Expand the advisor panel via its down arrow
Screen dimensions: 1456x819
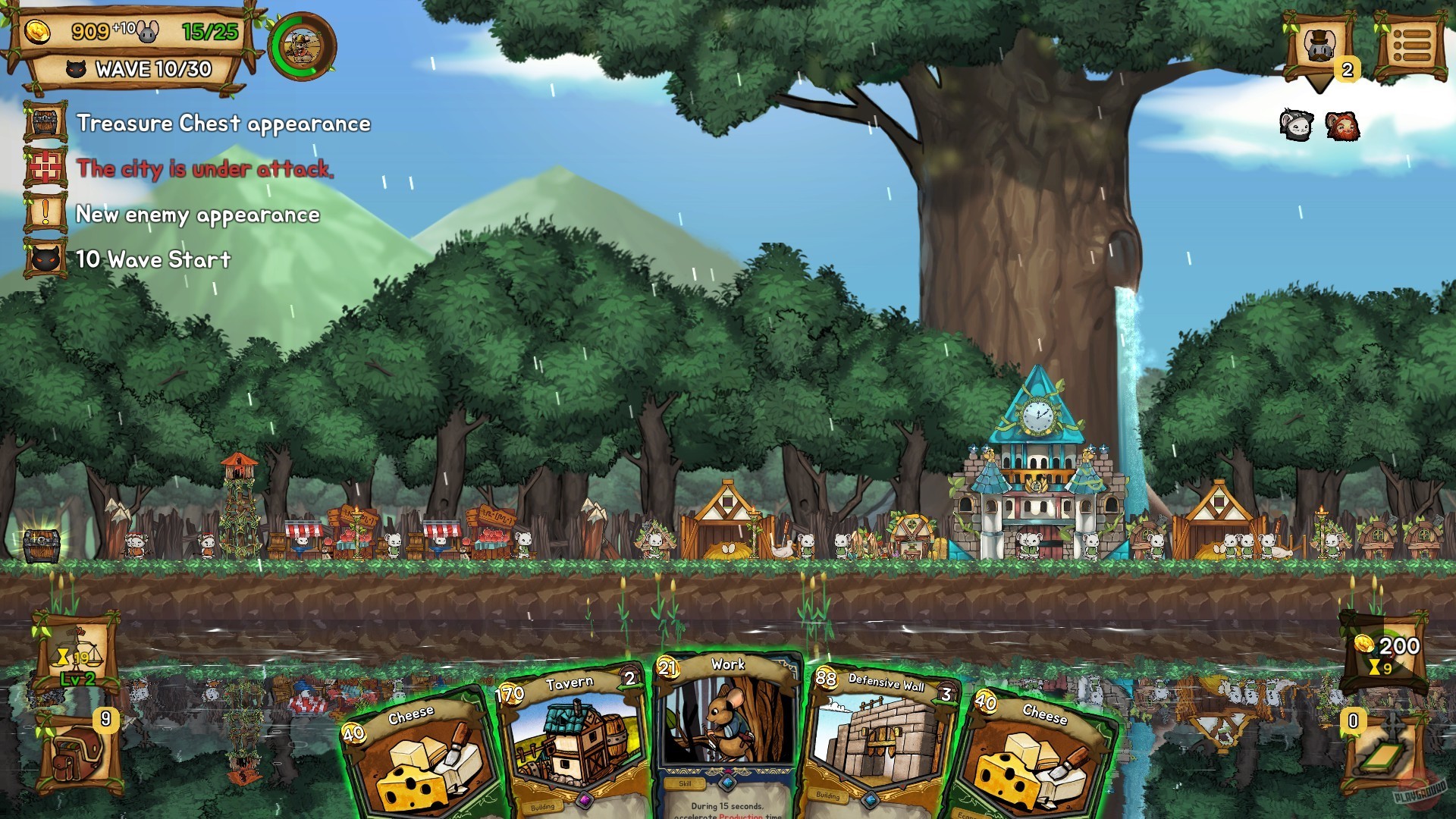click(x=1318, y=83)
